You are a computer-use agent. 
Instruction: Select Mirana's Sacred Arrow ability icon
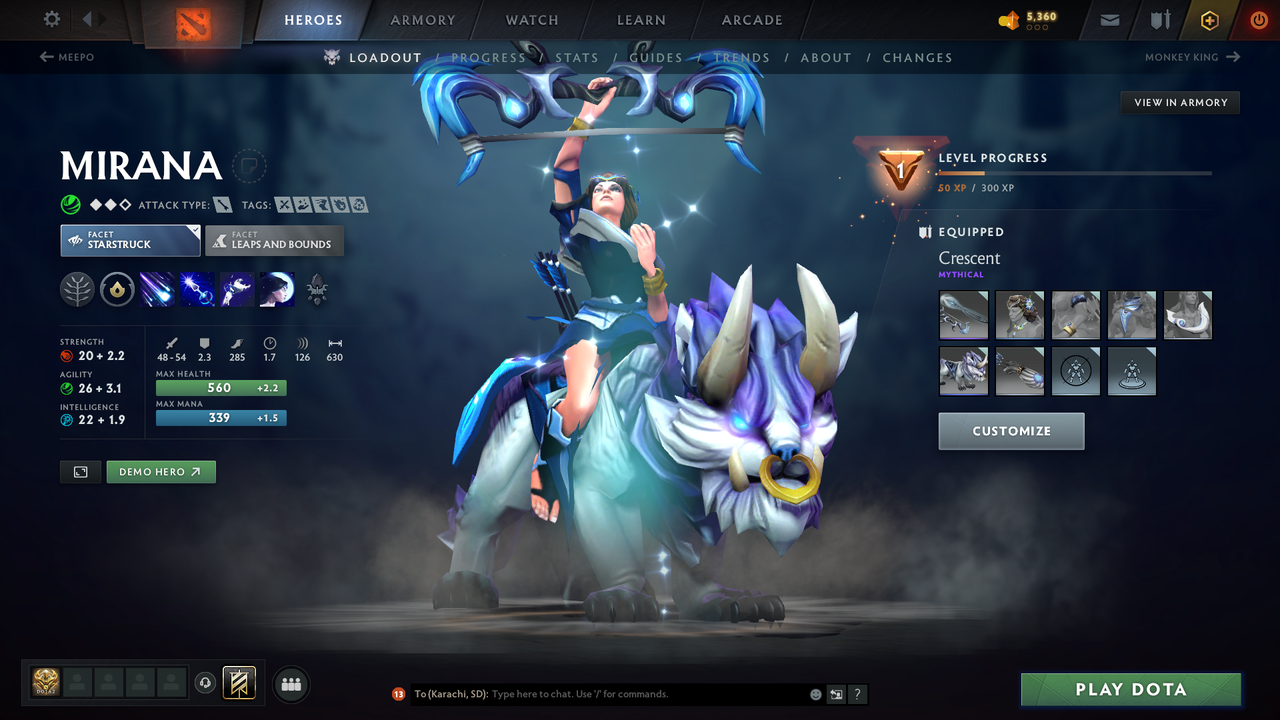coord(196,289)
